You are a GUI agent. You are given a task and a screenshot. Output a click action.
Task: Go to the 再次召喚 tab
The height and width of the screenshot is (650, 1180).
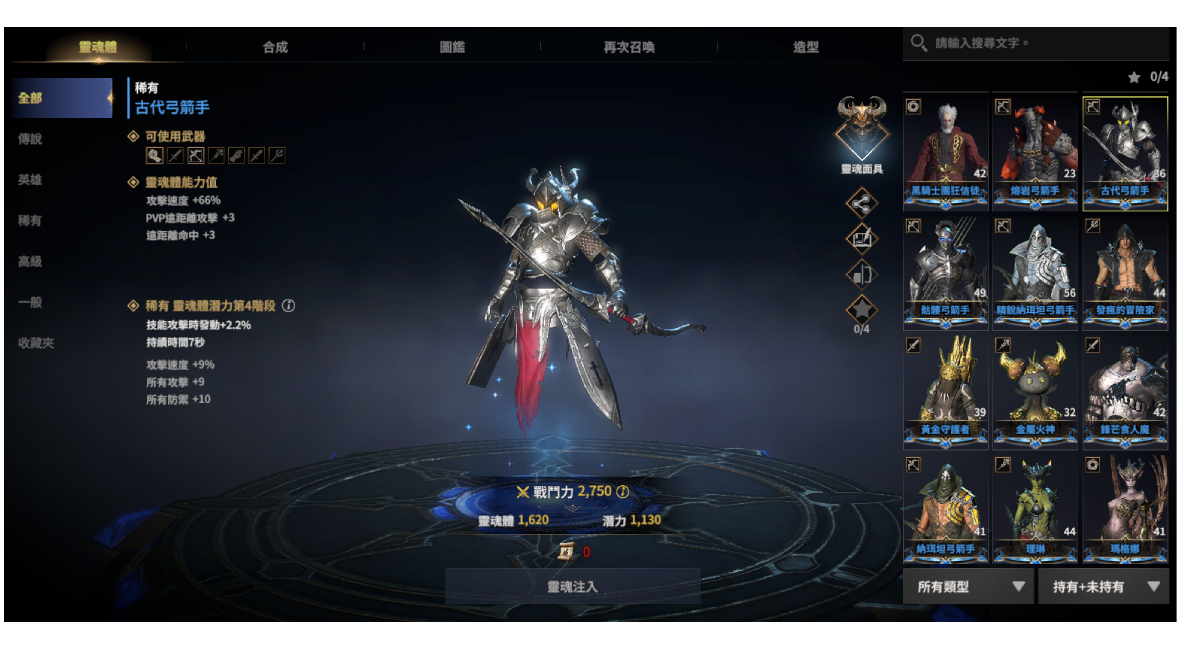pos(629,47)
